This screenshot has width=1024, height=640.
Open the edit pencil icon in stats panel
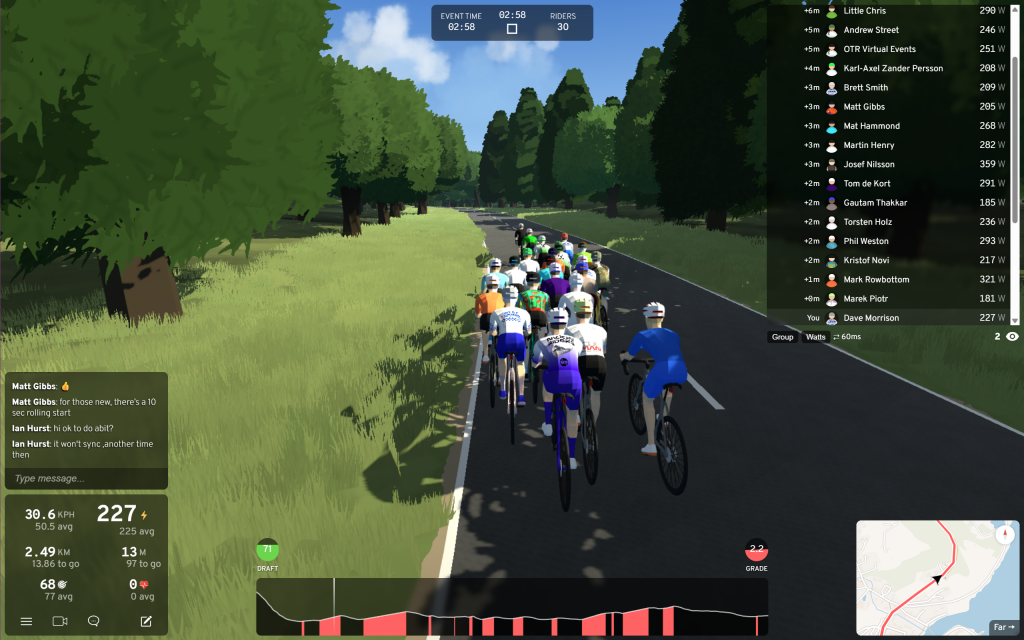click(146, 621)
